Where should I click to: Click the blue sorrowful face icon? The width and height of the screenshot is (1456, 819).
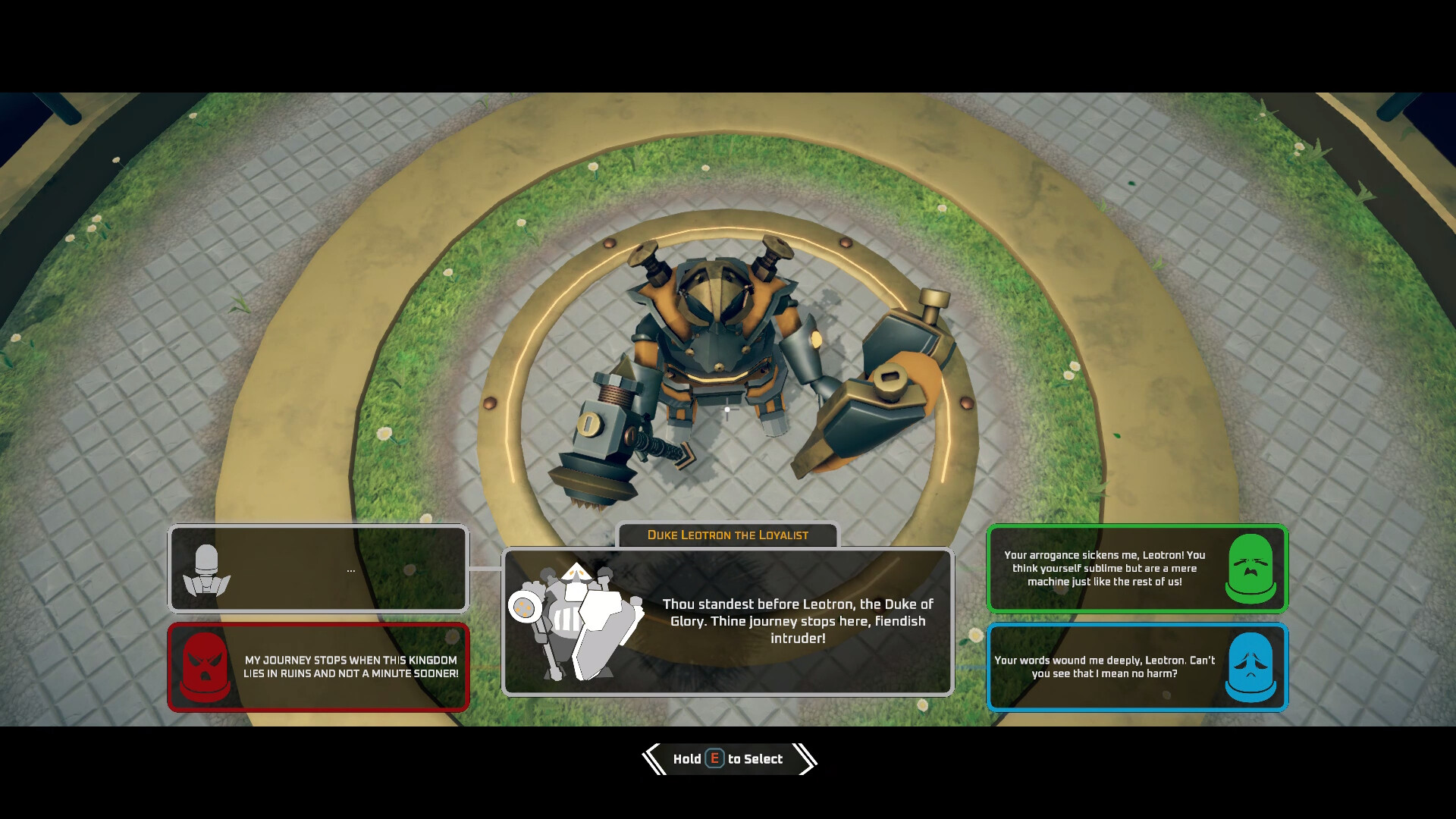(x=1252, y=667)
